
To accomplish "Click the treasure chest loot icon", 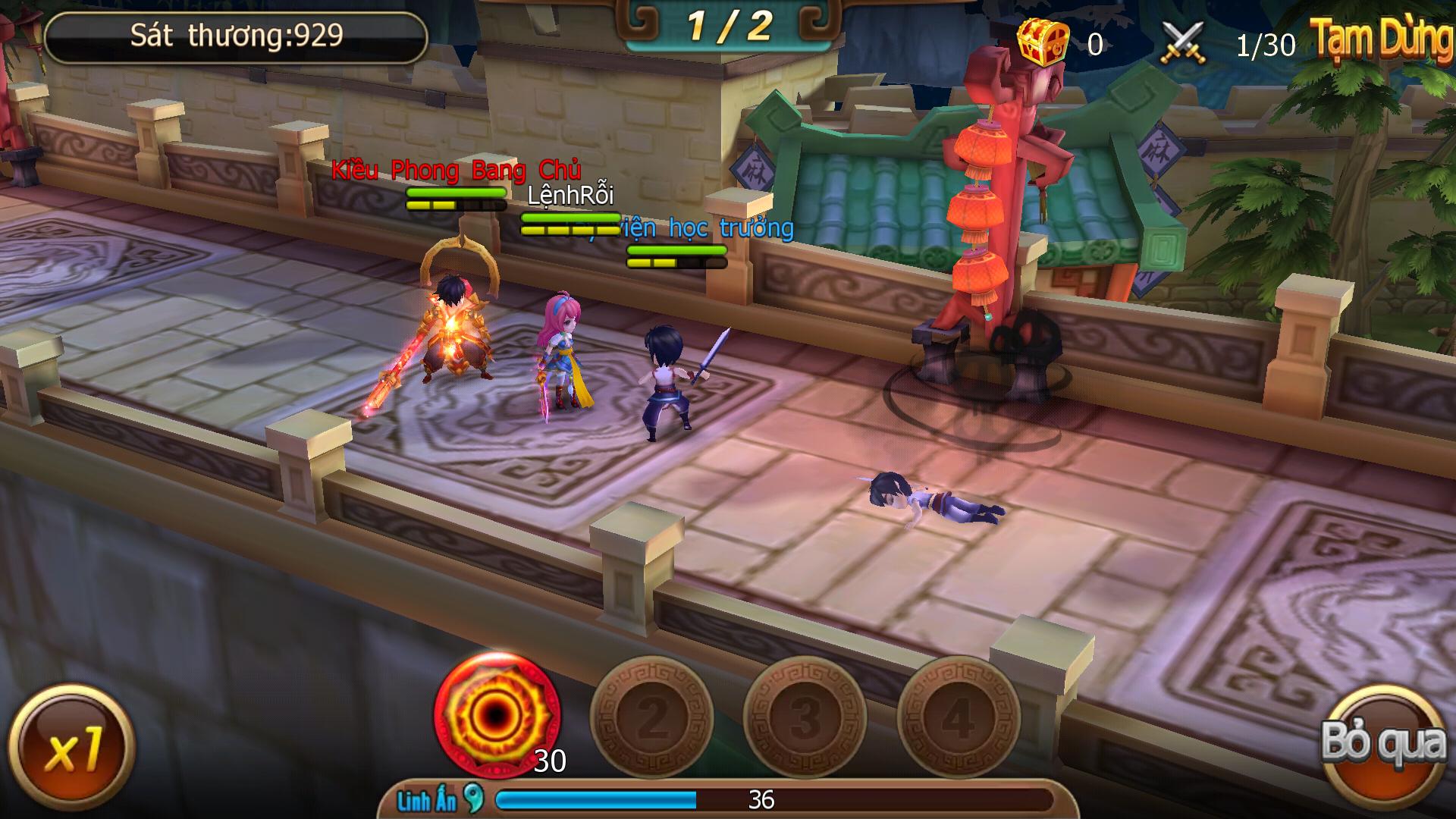I will [1043, 42].
